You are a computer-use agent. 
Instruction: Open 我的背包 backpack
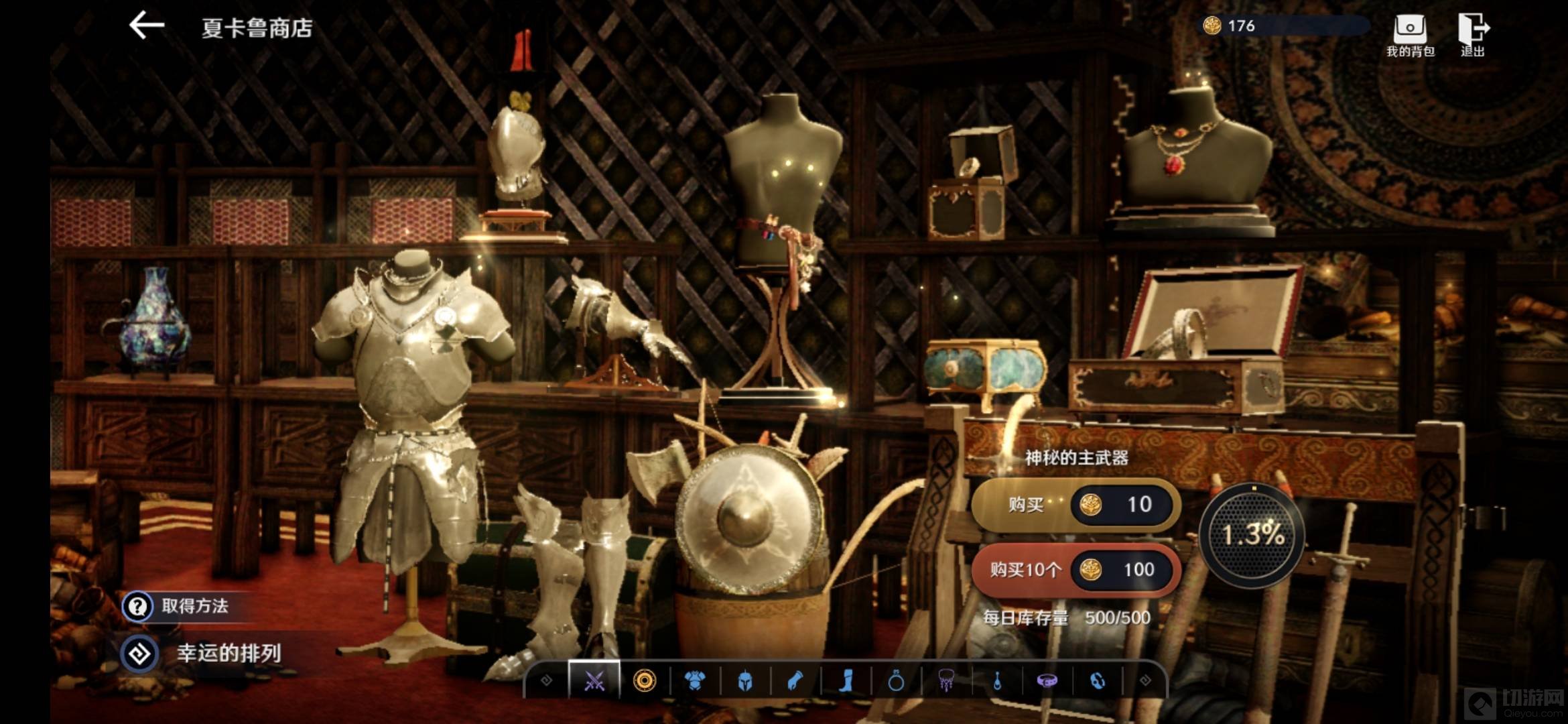click(1410, 35)
